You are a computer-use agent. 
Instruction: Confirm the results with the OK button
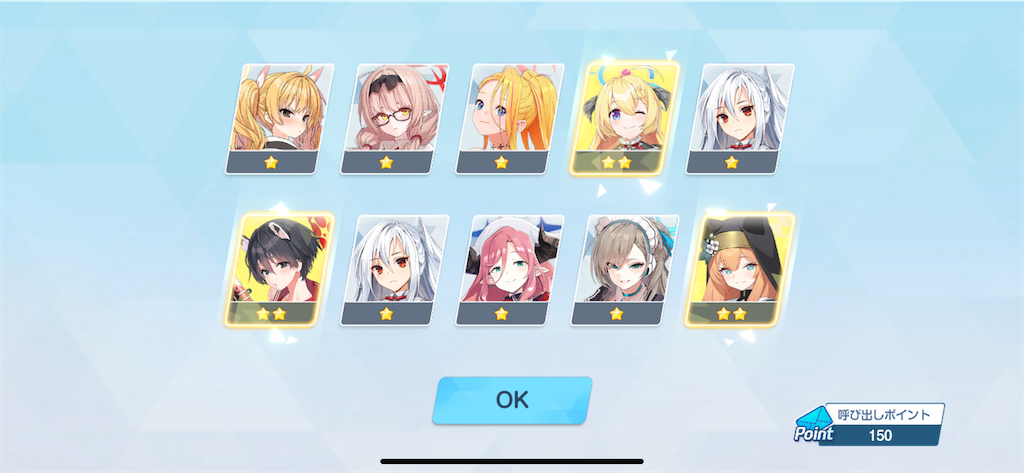coord(511,400)
